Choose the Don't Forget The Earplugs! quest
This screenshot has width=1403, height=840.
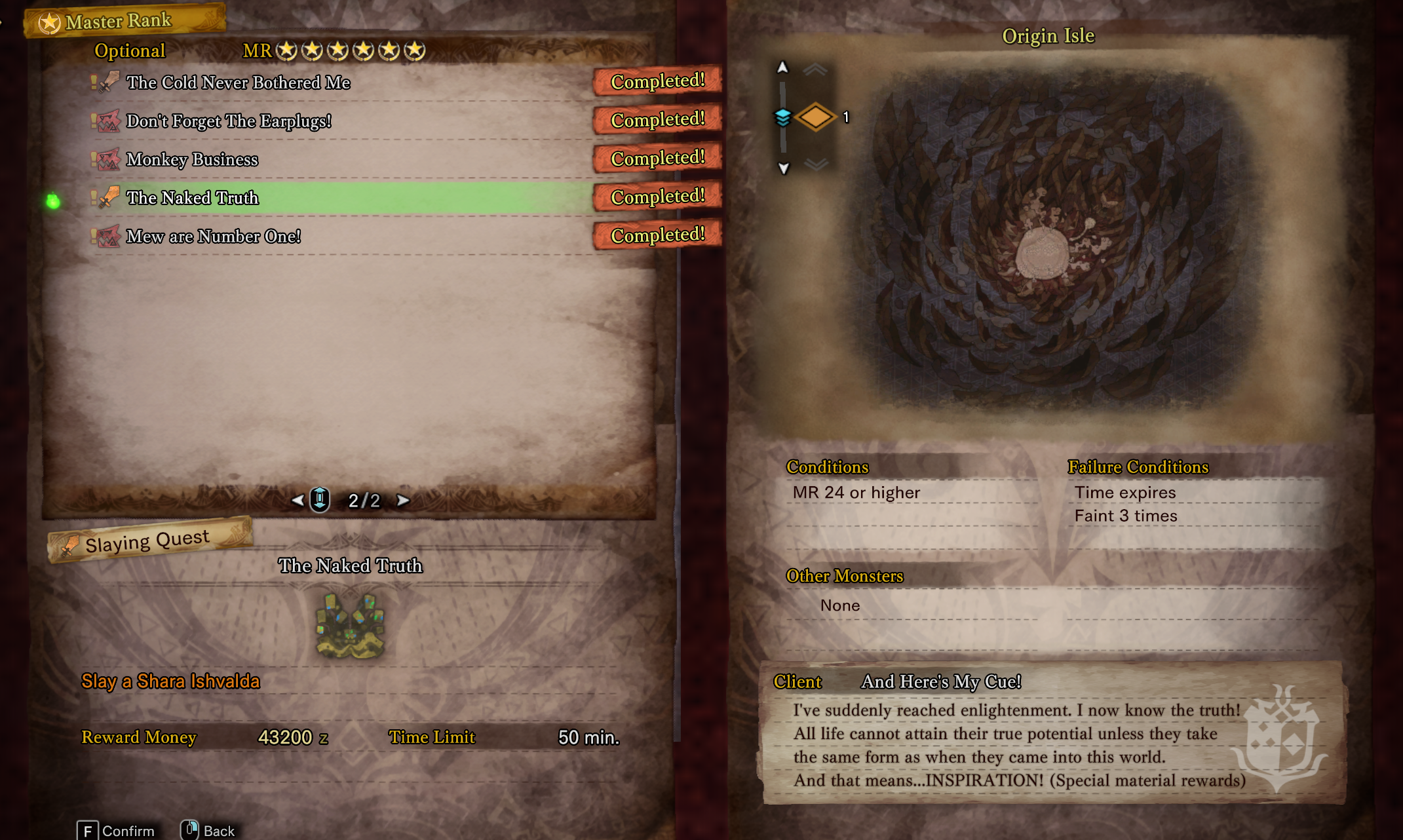pyautogui.click(x=228, y=121)
